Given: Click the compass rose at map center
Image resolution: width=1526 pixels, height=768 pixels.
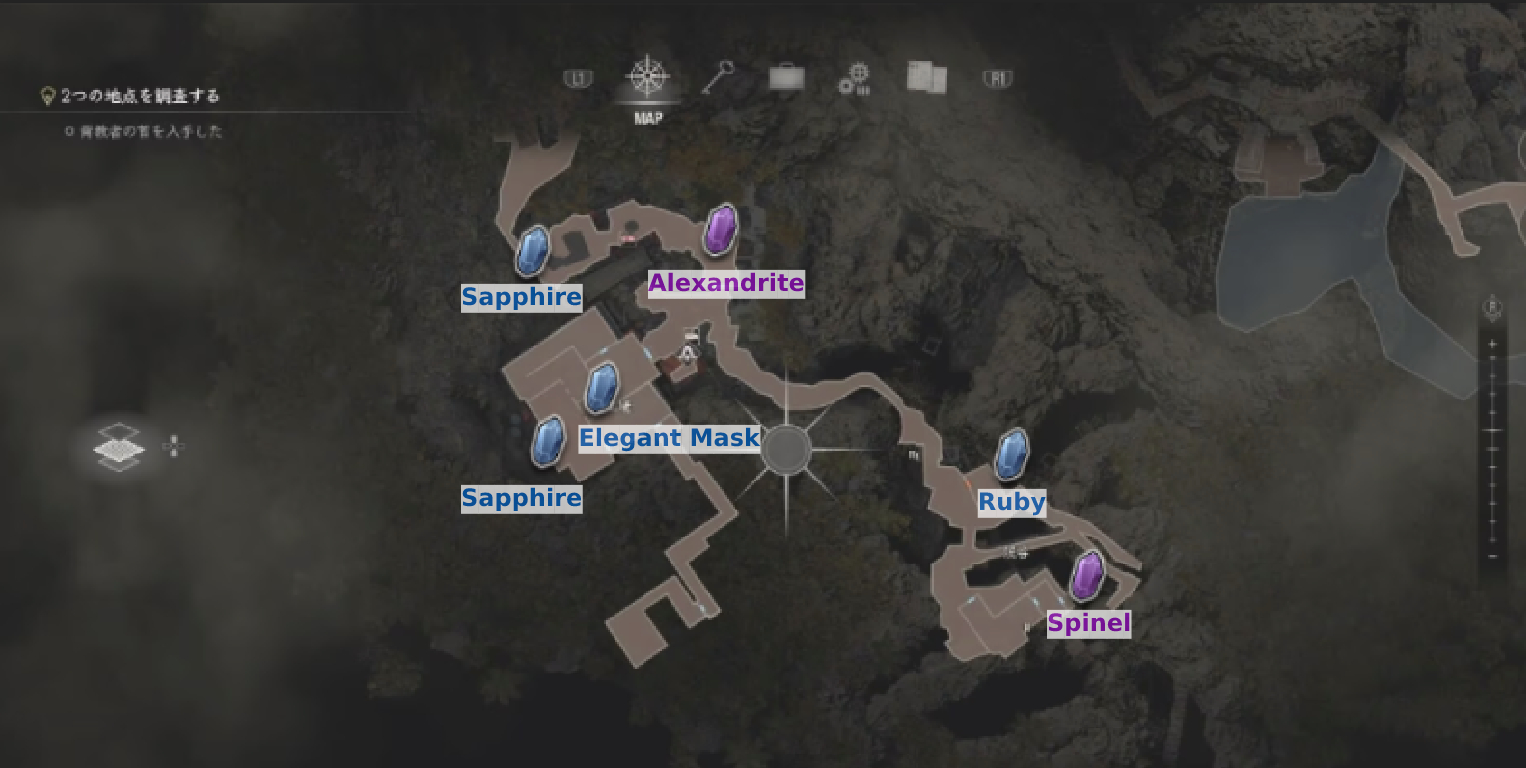Looking at the screenshot, I should click(789, 449).
